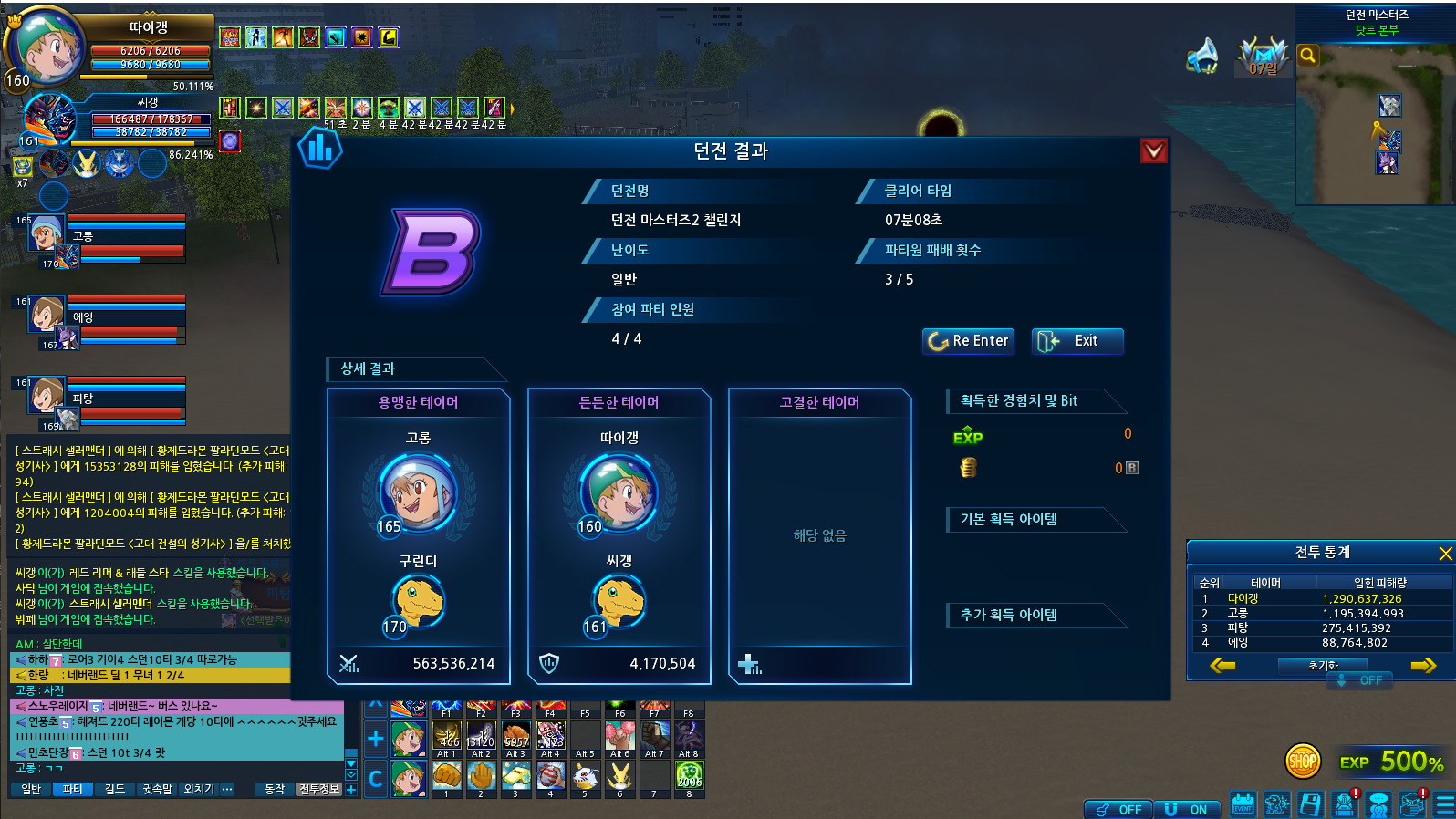Reset battle stats with the 초기화 button
1456x819 pixels.
pos(1323,666)
